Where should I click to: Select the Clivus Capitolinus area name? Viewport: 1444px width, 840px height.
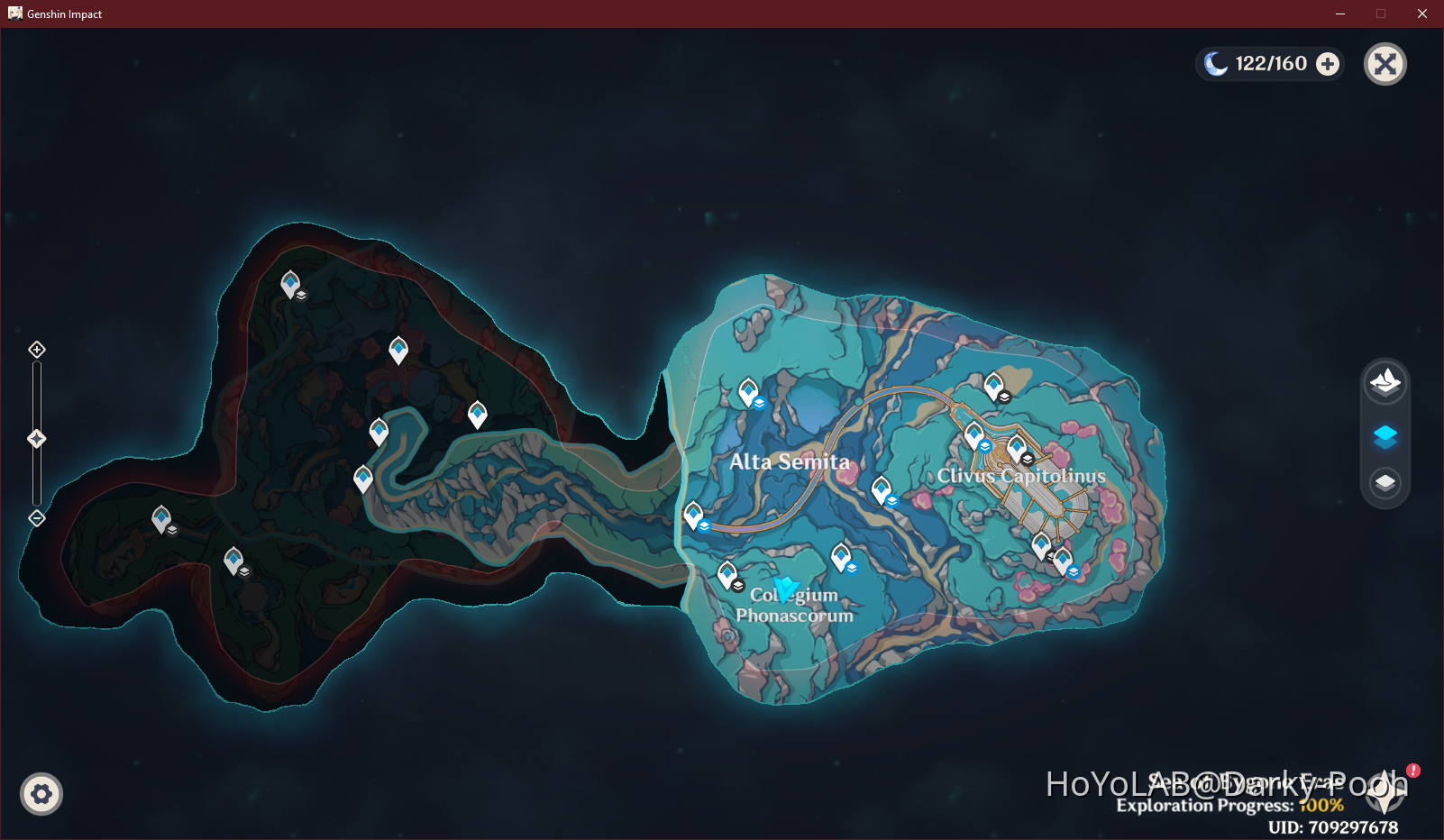pos(1021,476)
